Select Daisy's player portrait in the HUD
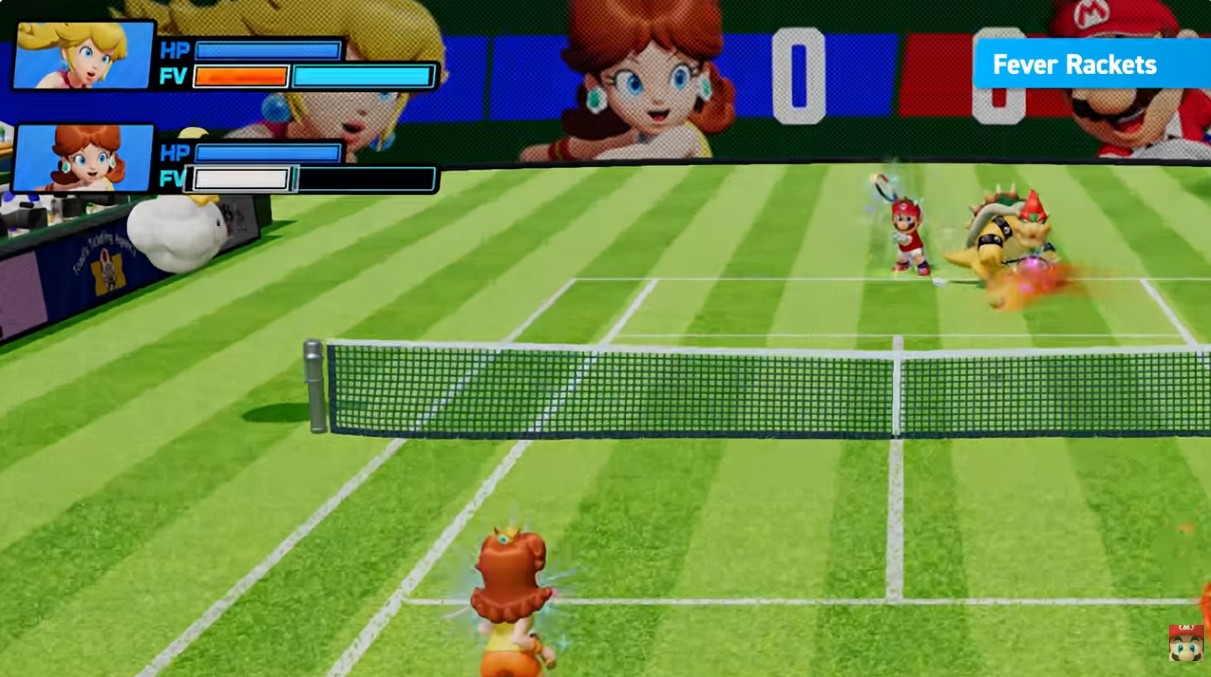Screen dimensions: 1211x677 (84, 157)
